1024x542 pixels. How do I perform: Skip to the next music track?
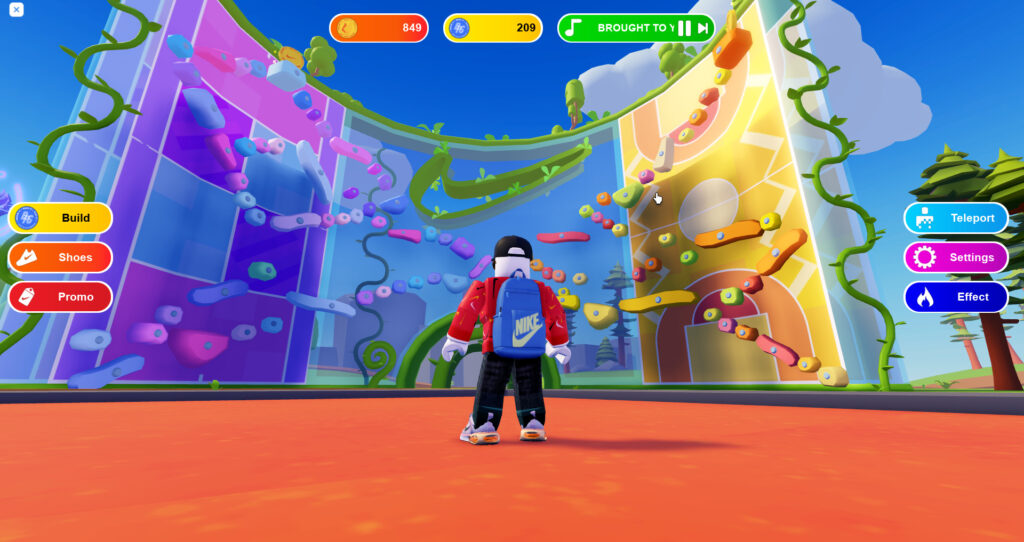click(703, 28)
